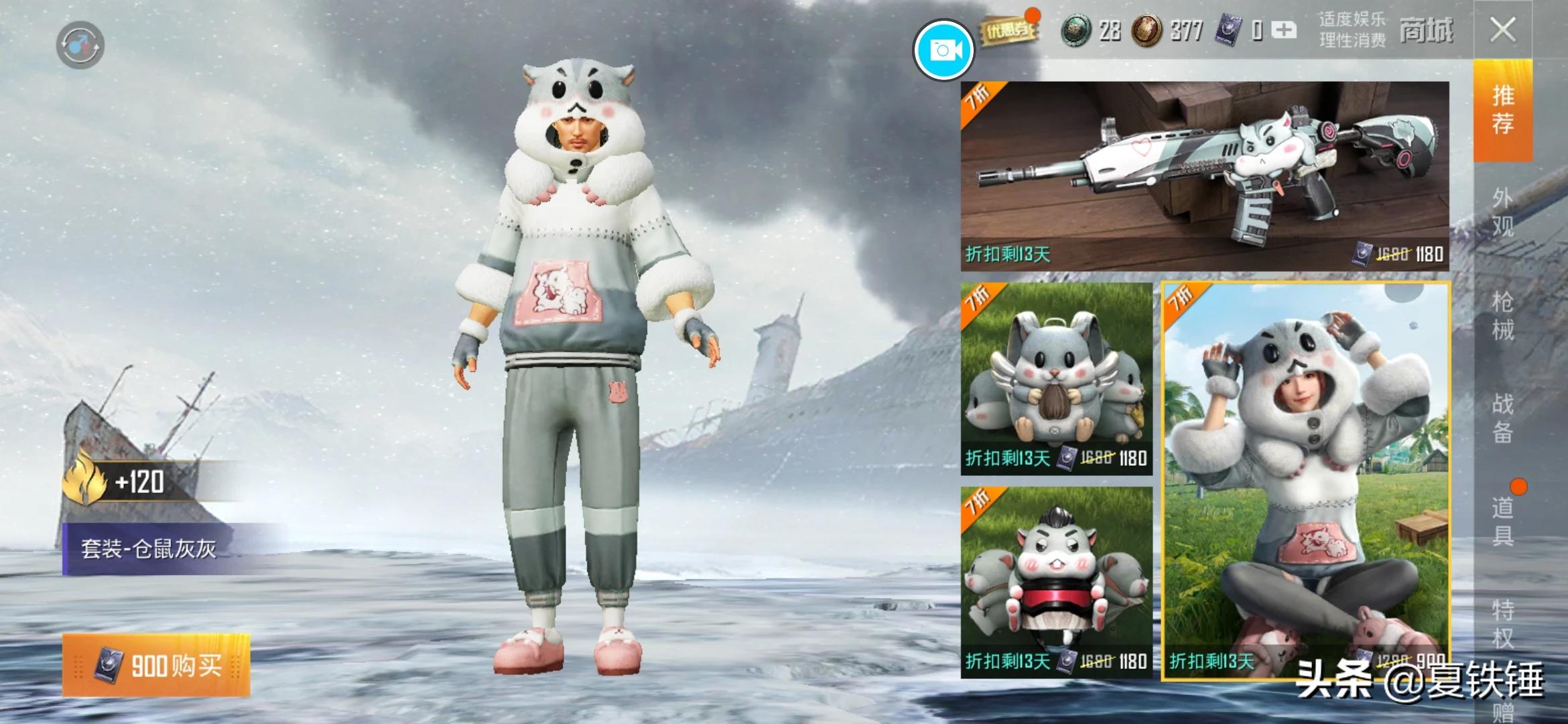Add more currency with plus button
The width and height of the screenshot is (1568, 724).
coord(1283,30)
